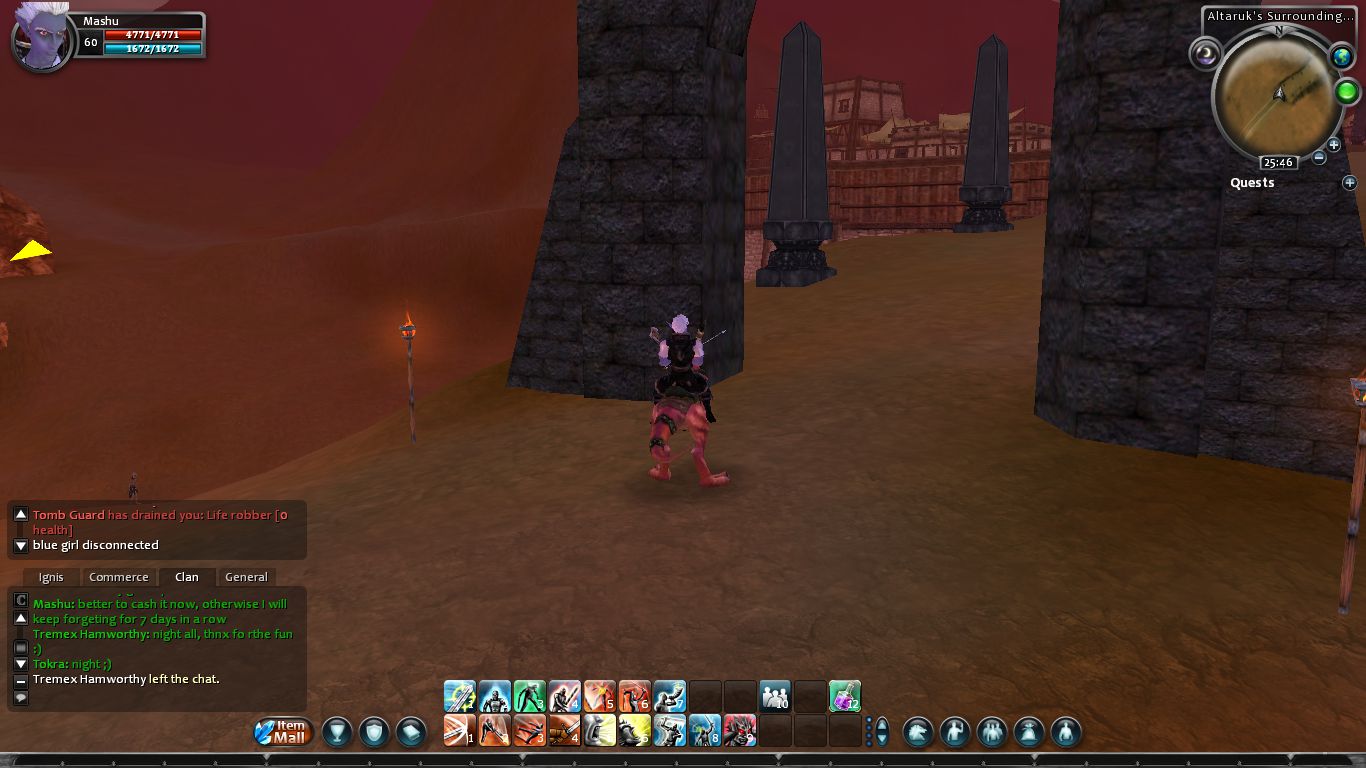Screen dimensions: 1366x768
Task: Minimize the chat with the minus button
Action: point(20,681)
